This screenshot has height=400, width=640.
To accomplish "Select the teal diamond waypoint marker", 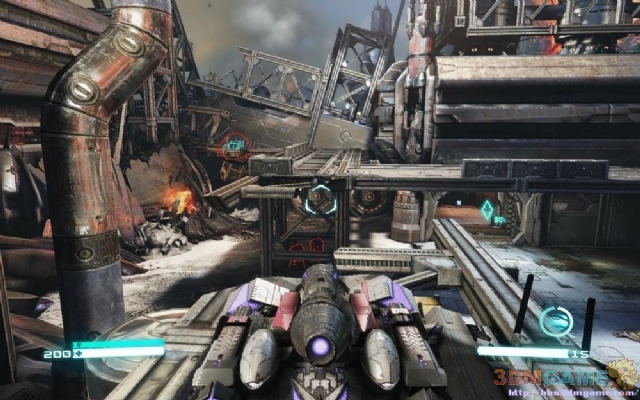I will click(487, 210).
